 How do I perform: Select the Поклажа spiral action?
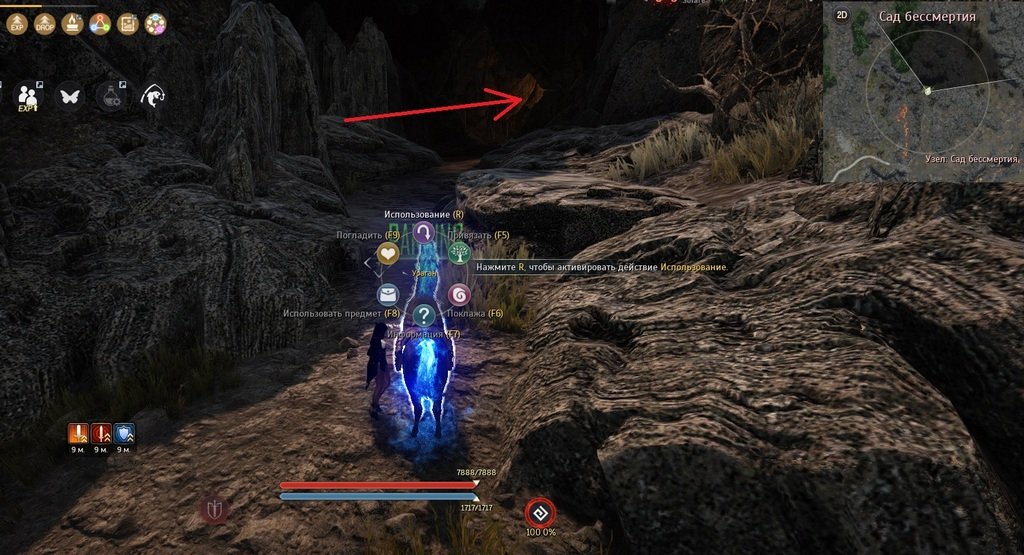[x=459, y=295]
